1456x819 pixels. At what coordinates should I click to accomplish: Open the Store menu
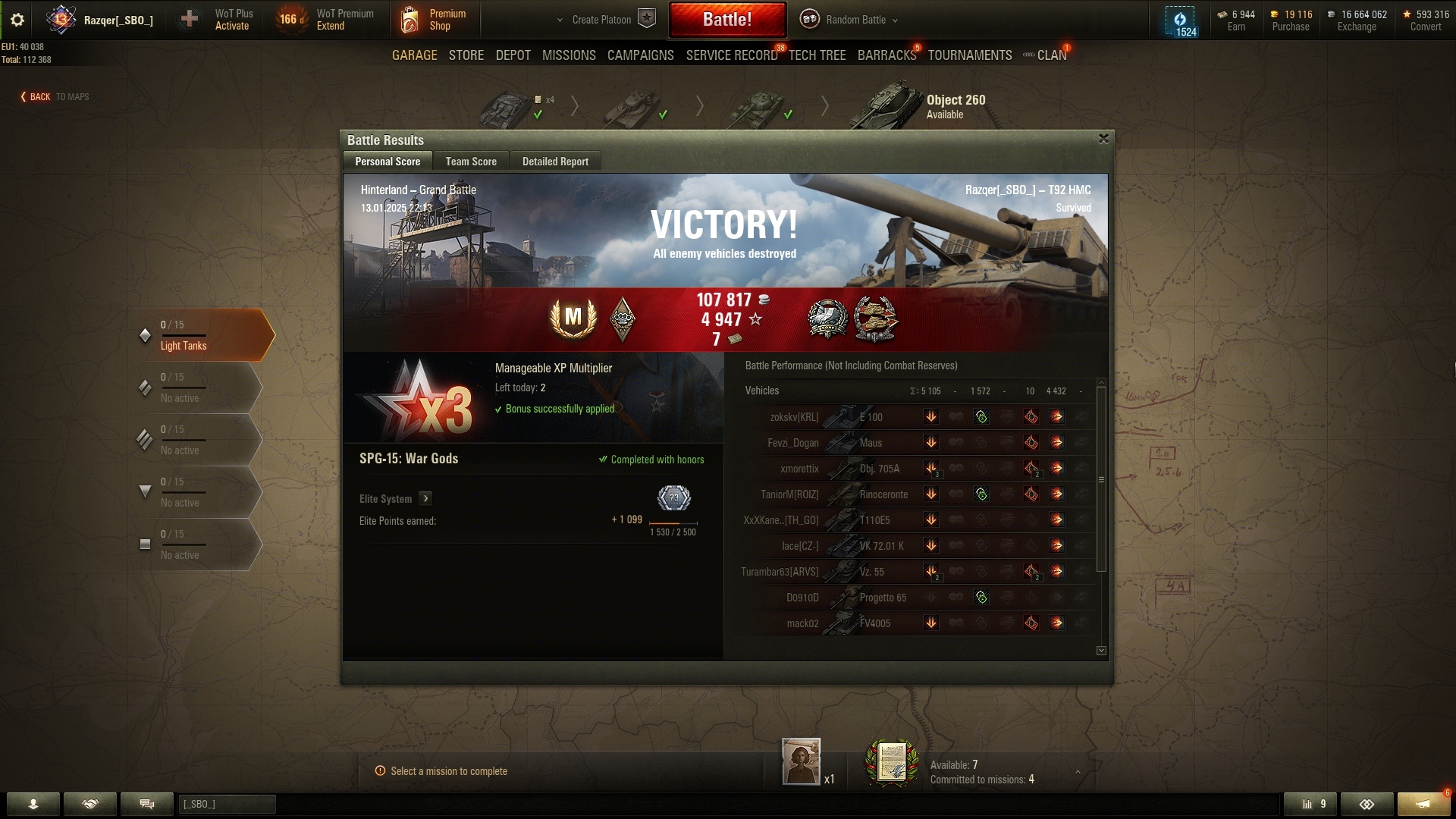pyautogui.click(x=466, y=55)
